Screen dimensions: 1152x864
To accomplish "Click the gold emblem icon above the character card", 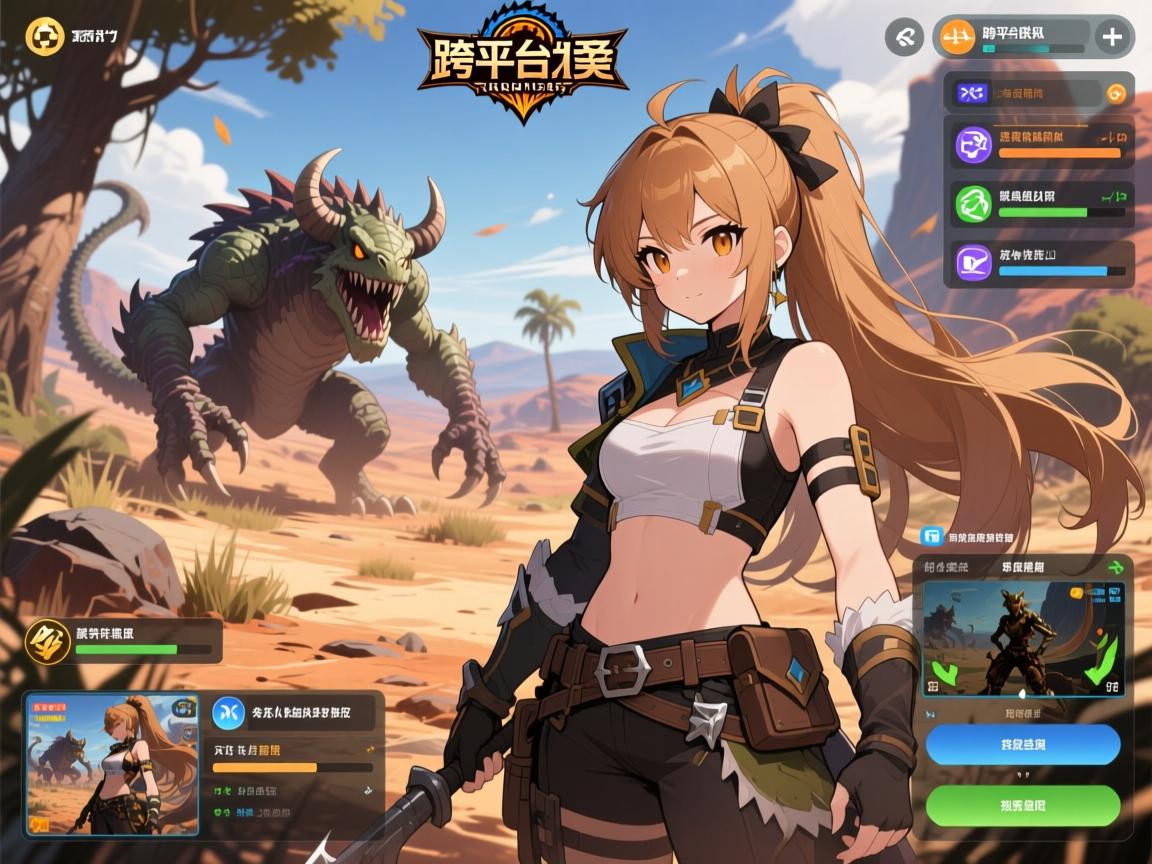I will click(46, 640).
